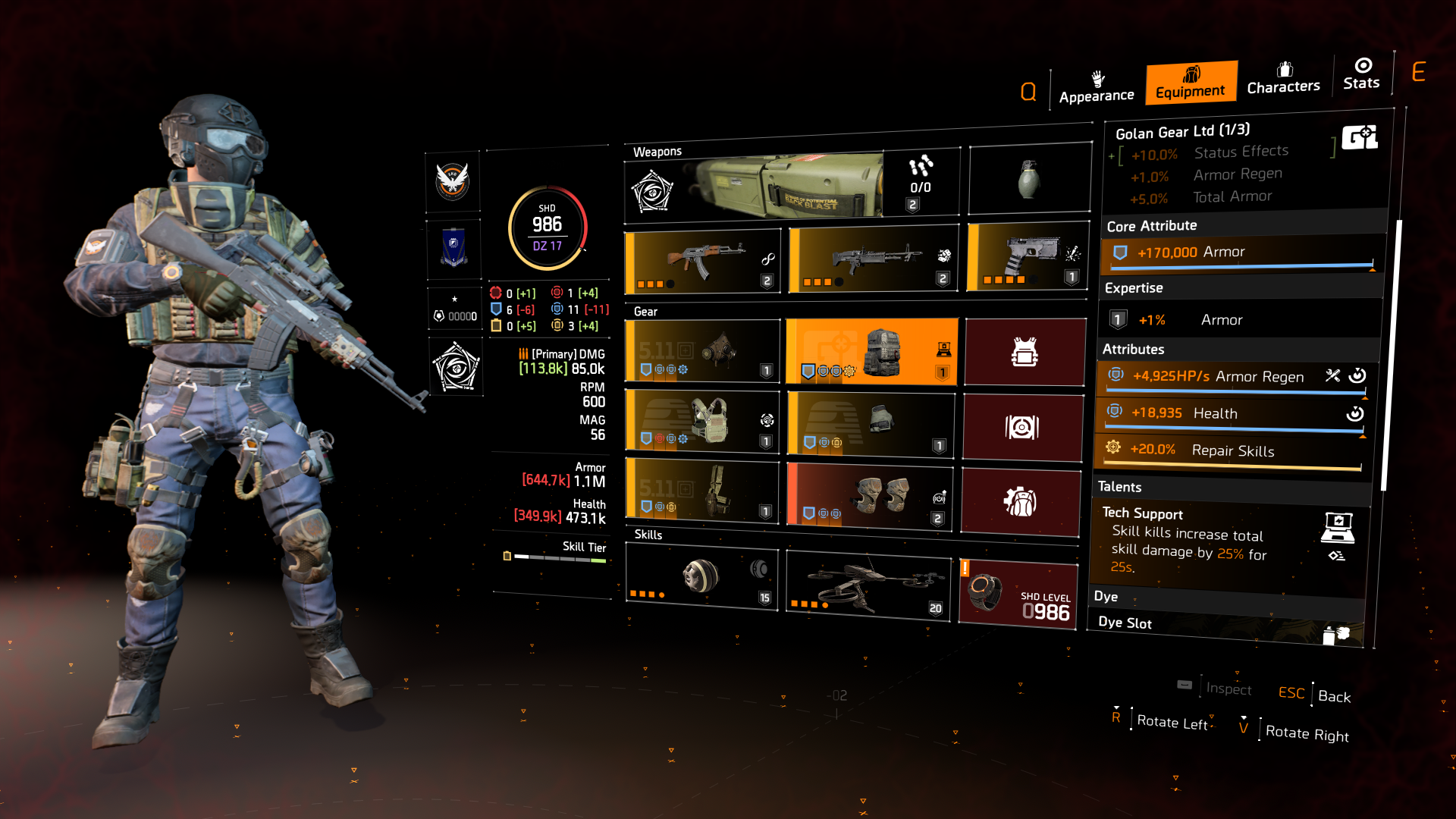The height and width of the screenshot is (819, 1456).
Task: Click the empty chest armor slot icon
Action: (x=1025, y=351)
